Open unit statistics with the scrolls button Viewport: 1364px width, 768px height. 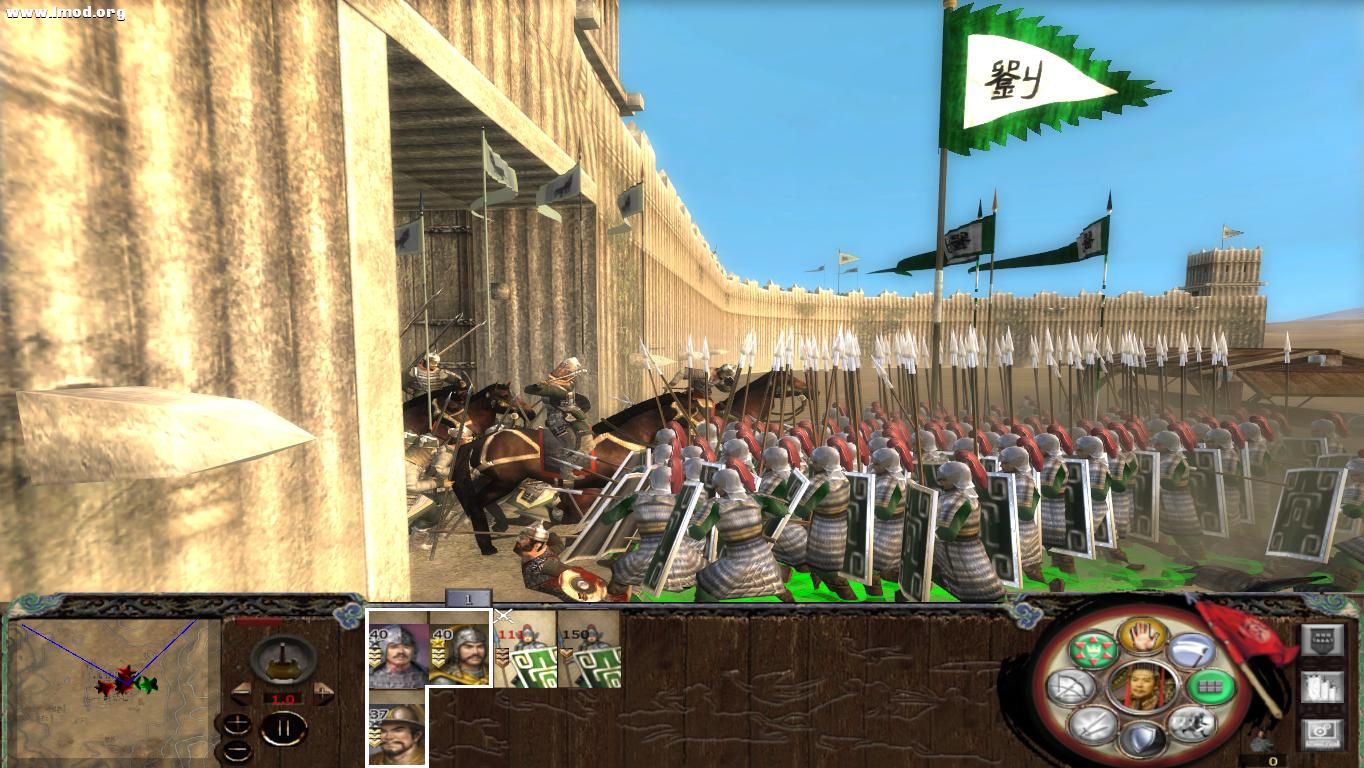(x=1322, y=686)
